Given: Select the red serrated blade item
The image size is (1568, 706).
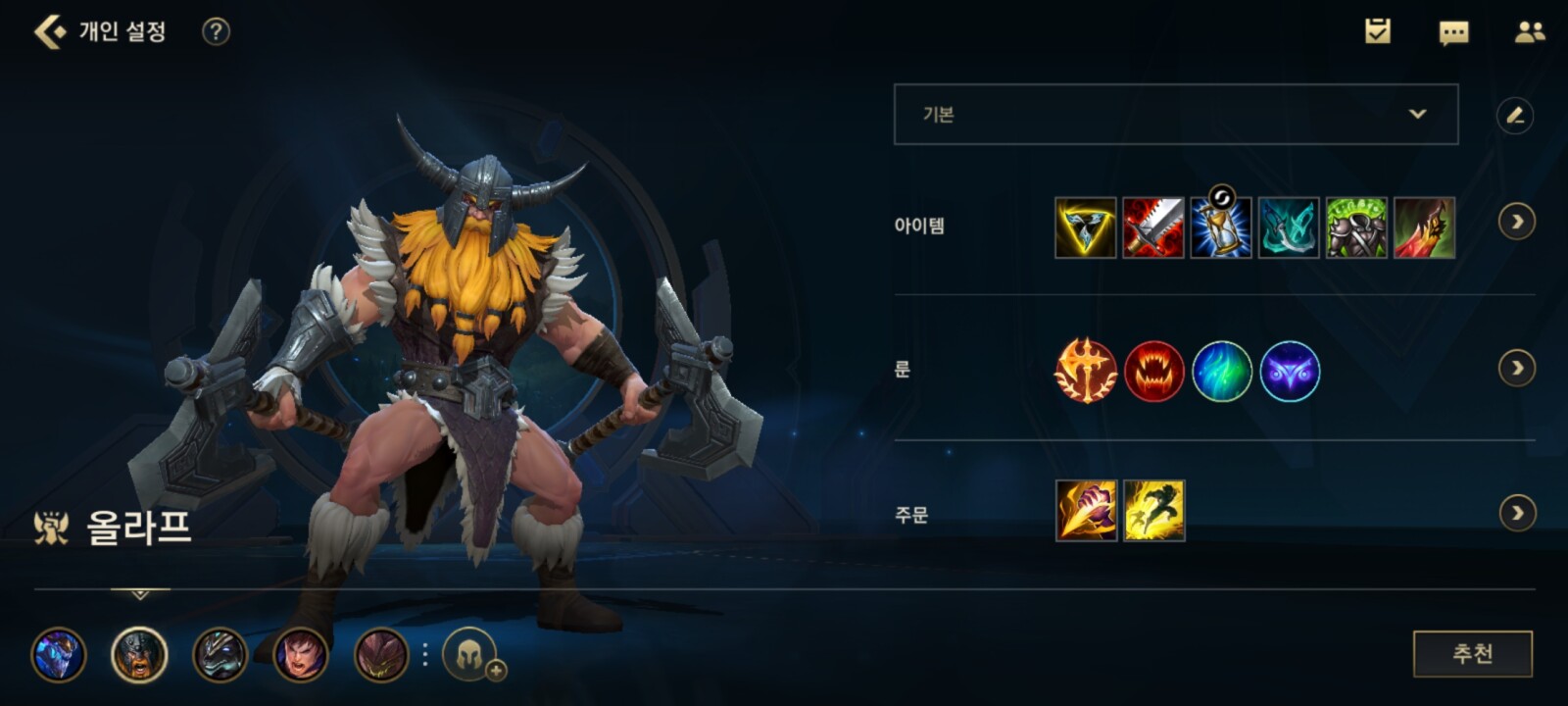Looking at the screenshot, I should click(1152, 227).
